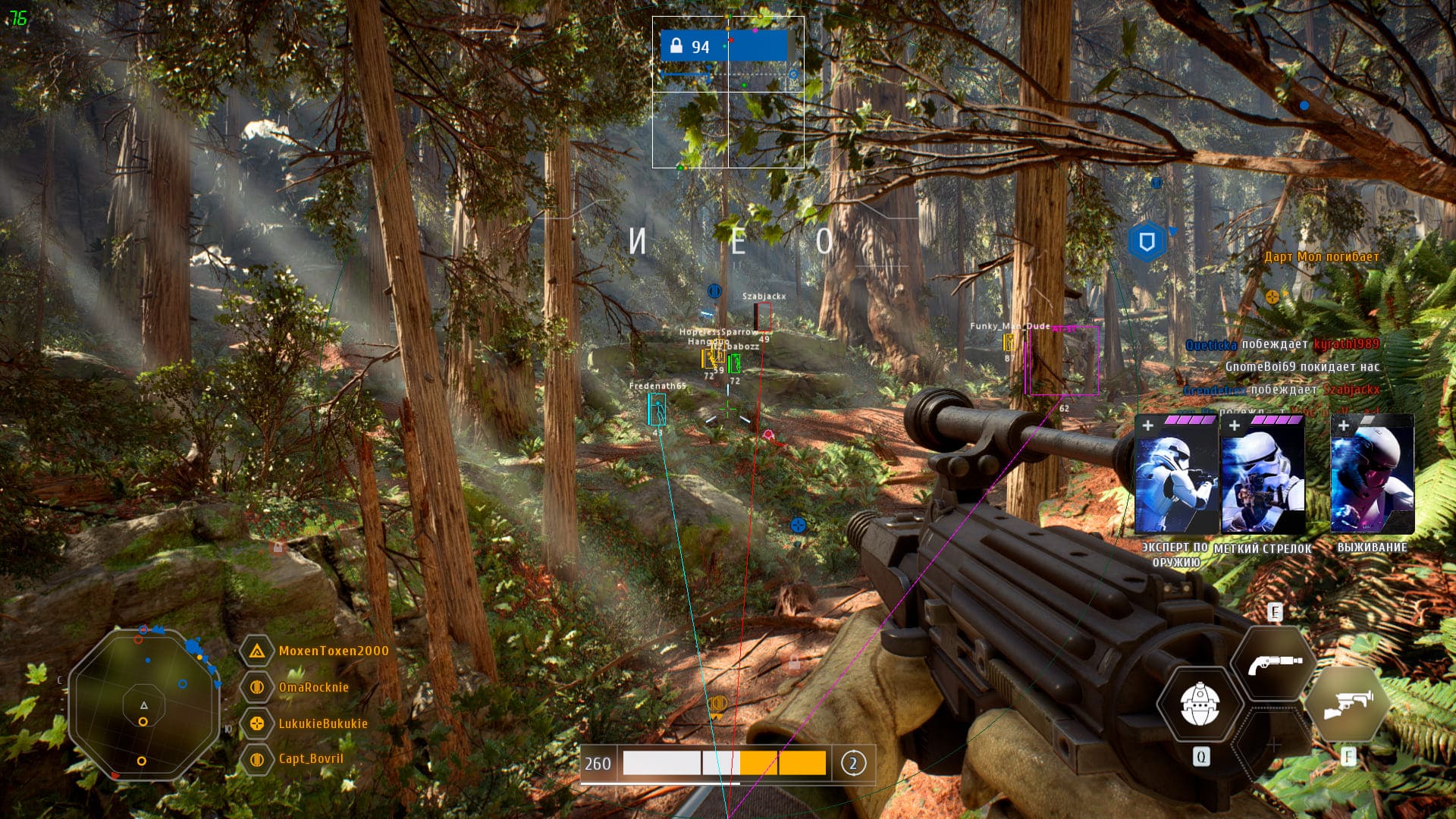Select squad member MoxenToxen2000
This screenshot has width=1456, height=819.
pyautogui.click(x=333, y=651)
